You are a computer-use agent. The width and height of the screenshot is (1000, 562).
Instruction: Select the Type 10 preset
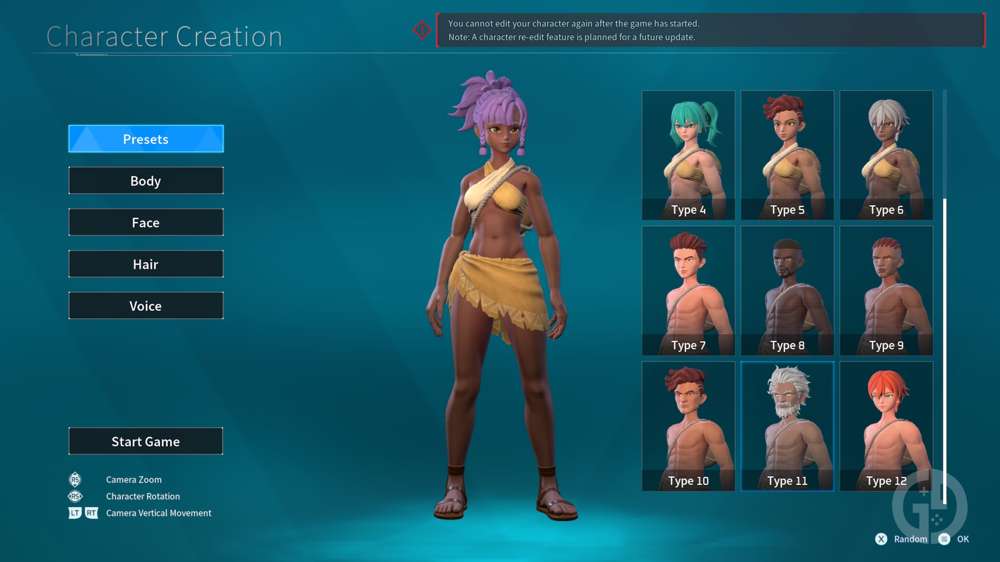pyautogui.click(x=688, y=425)
